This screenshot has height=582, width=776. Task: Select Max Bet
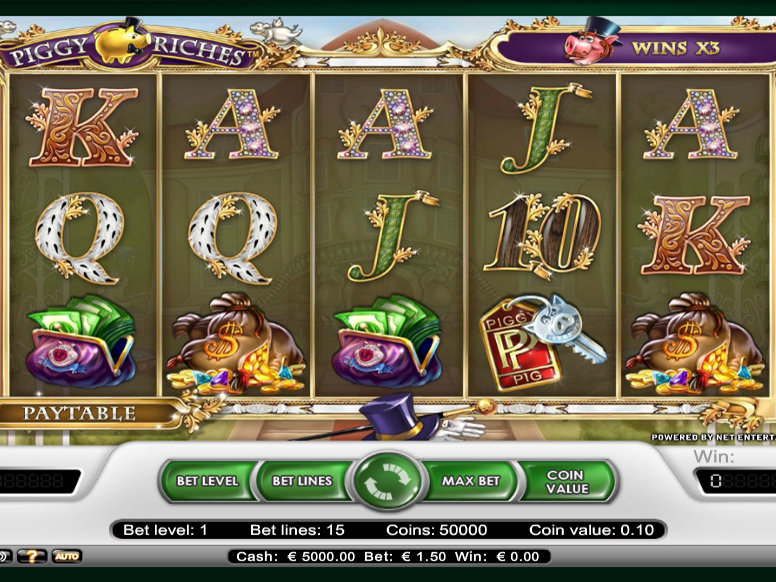(x=471, y=481)
